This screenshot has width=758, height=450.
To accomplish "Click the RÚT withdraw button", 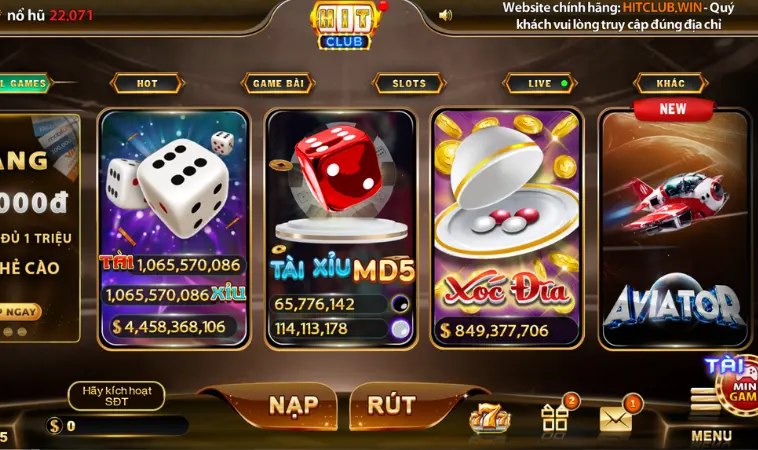I will pyautogui.click(x=391, y=405).
